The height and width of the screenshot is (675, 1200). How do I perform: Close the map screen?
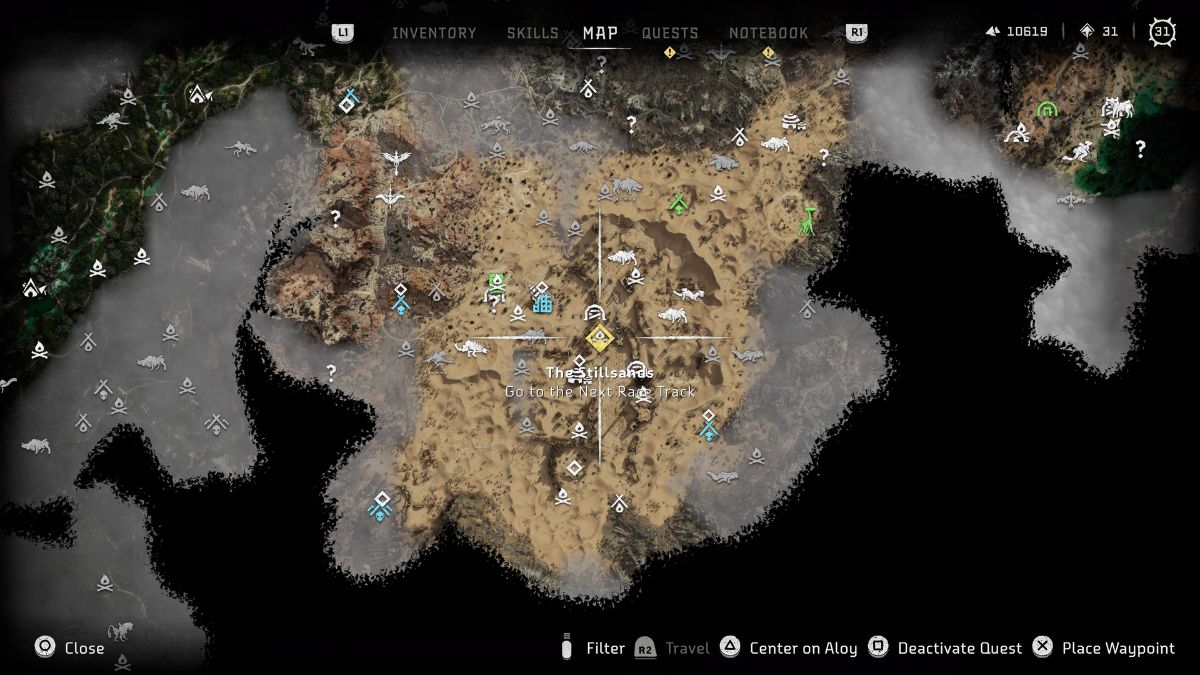click(70, 648)
